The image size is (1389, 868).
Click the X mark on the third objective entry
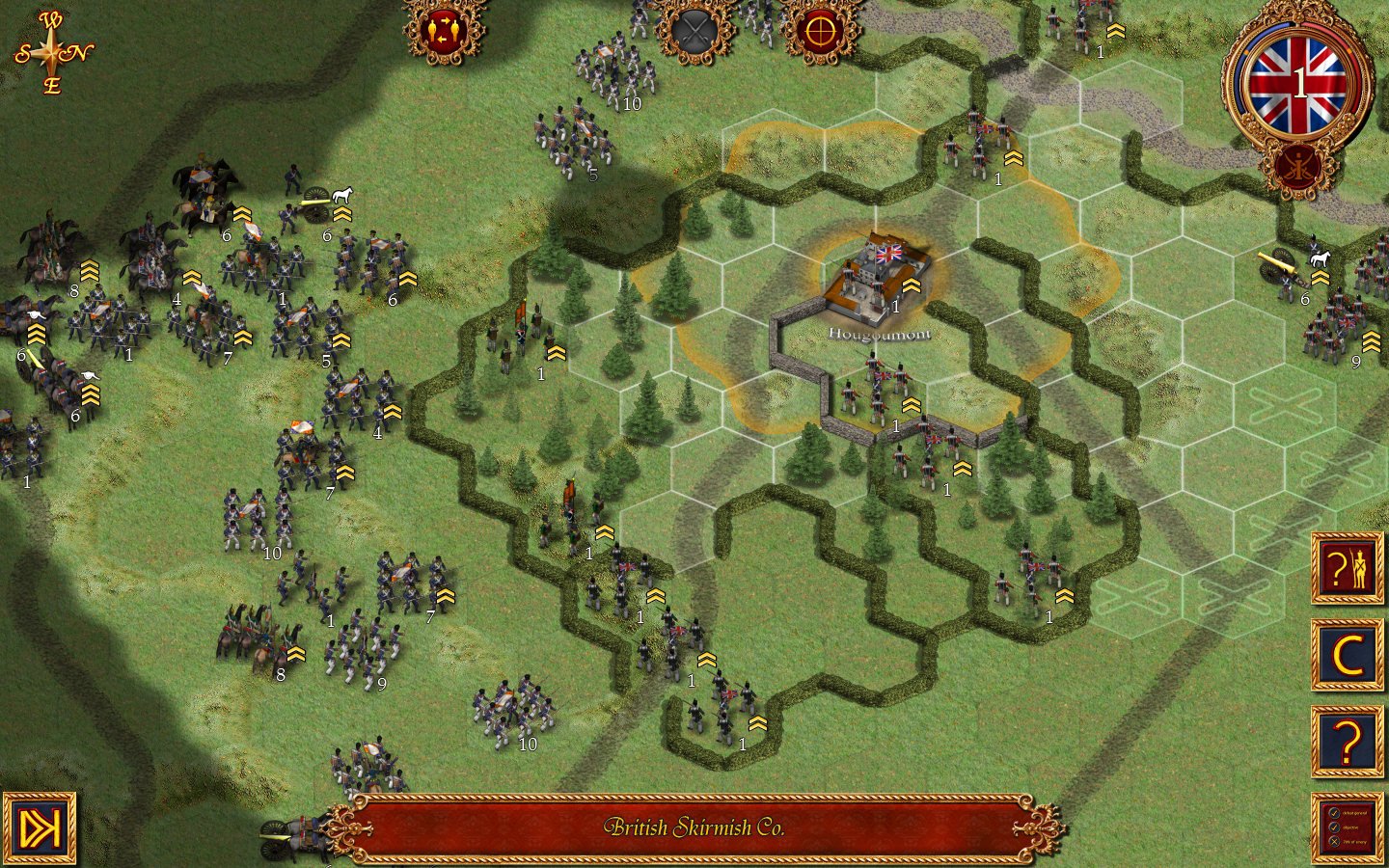[x=1335, y=841]
